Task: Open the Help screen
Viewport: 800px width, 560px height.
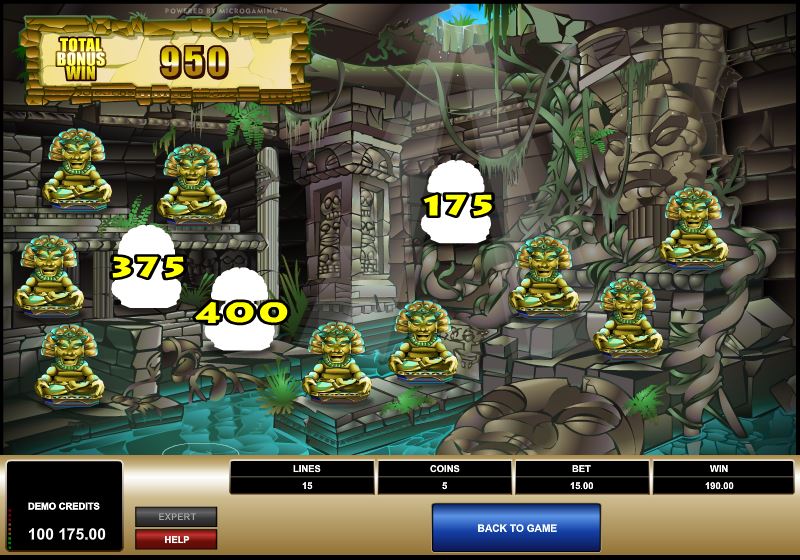Action: pyautogui.click(x=176, y=539)
